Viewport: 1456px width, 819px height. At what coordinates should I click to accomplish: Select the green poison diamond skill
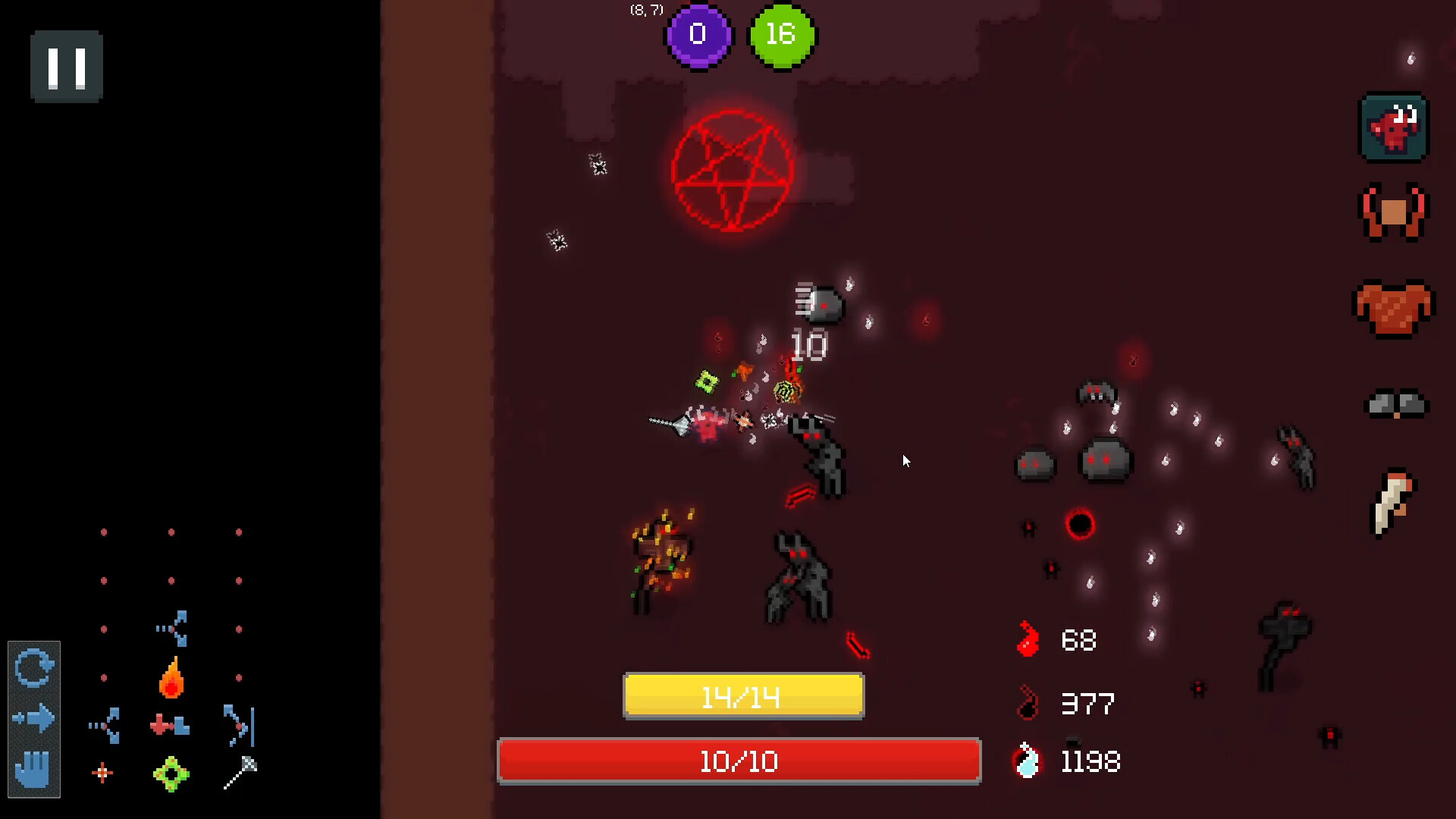point(171,774)
